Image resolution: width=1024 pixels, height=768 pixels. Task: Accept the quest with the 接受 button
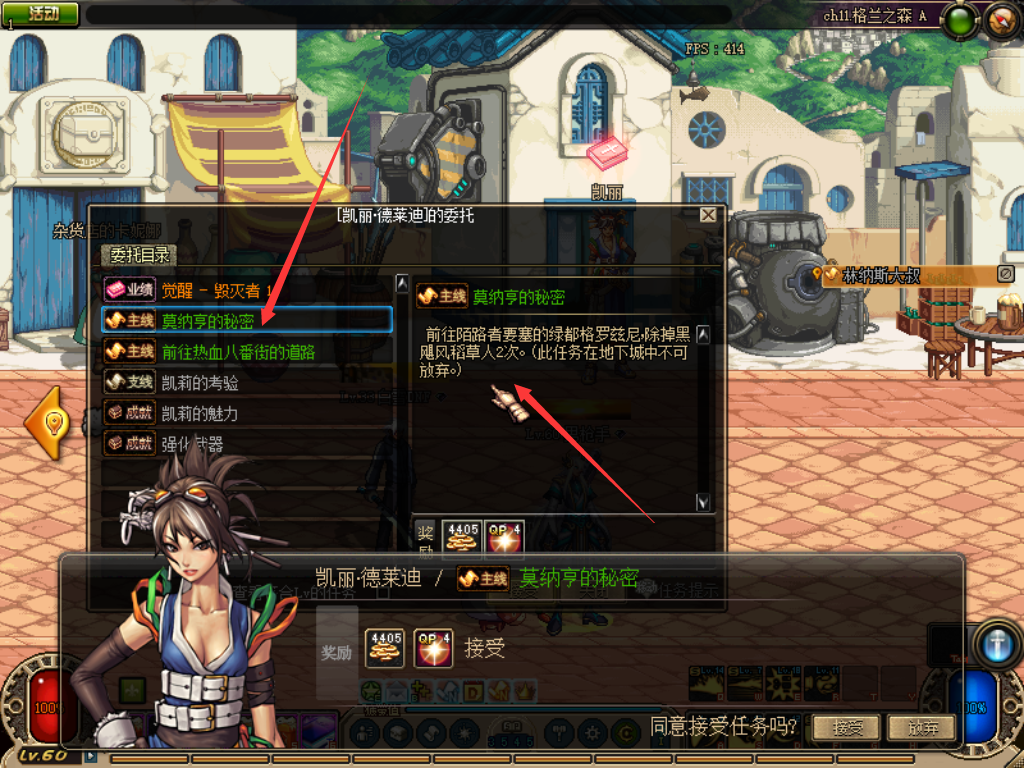847,727
